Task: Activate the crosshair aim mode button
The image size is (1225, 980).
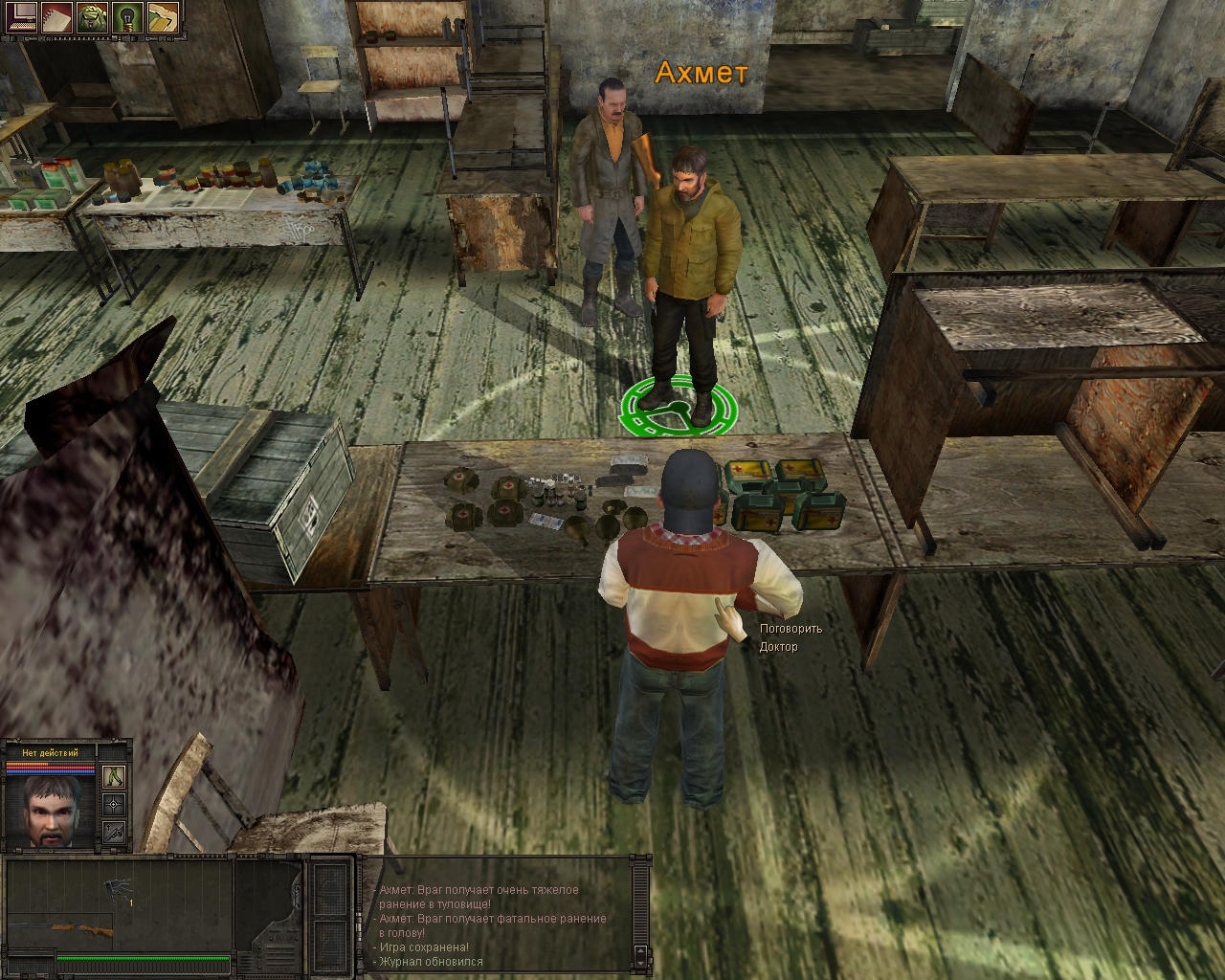Action: coord(115,804)
